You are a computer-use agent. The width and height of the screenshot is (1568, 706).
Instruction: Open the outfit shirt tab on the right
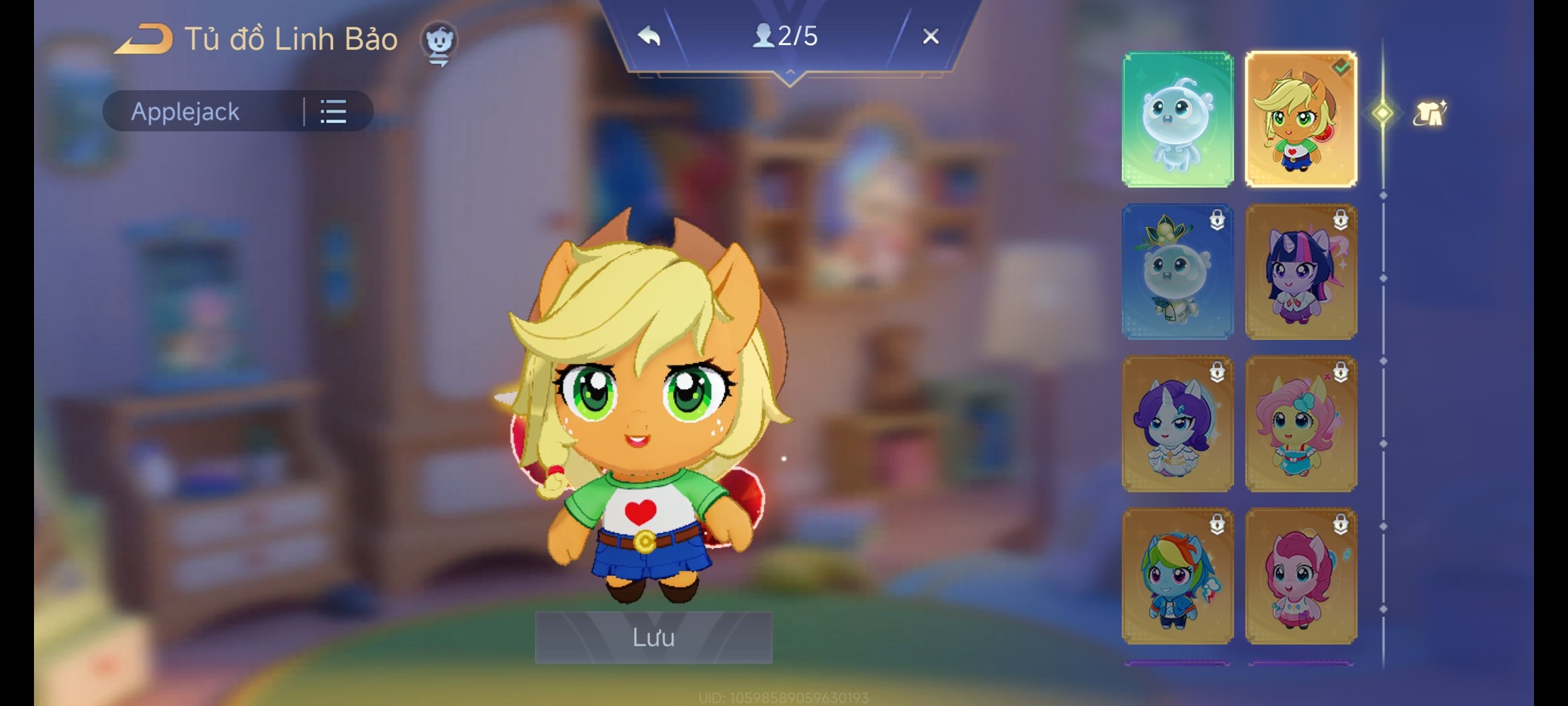1429,114
